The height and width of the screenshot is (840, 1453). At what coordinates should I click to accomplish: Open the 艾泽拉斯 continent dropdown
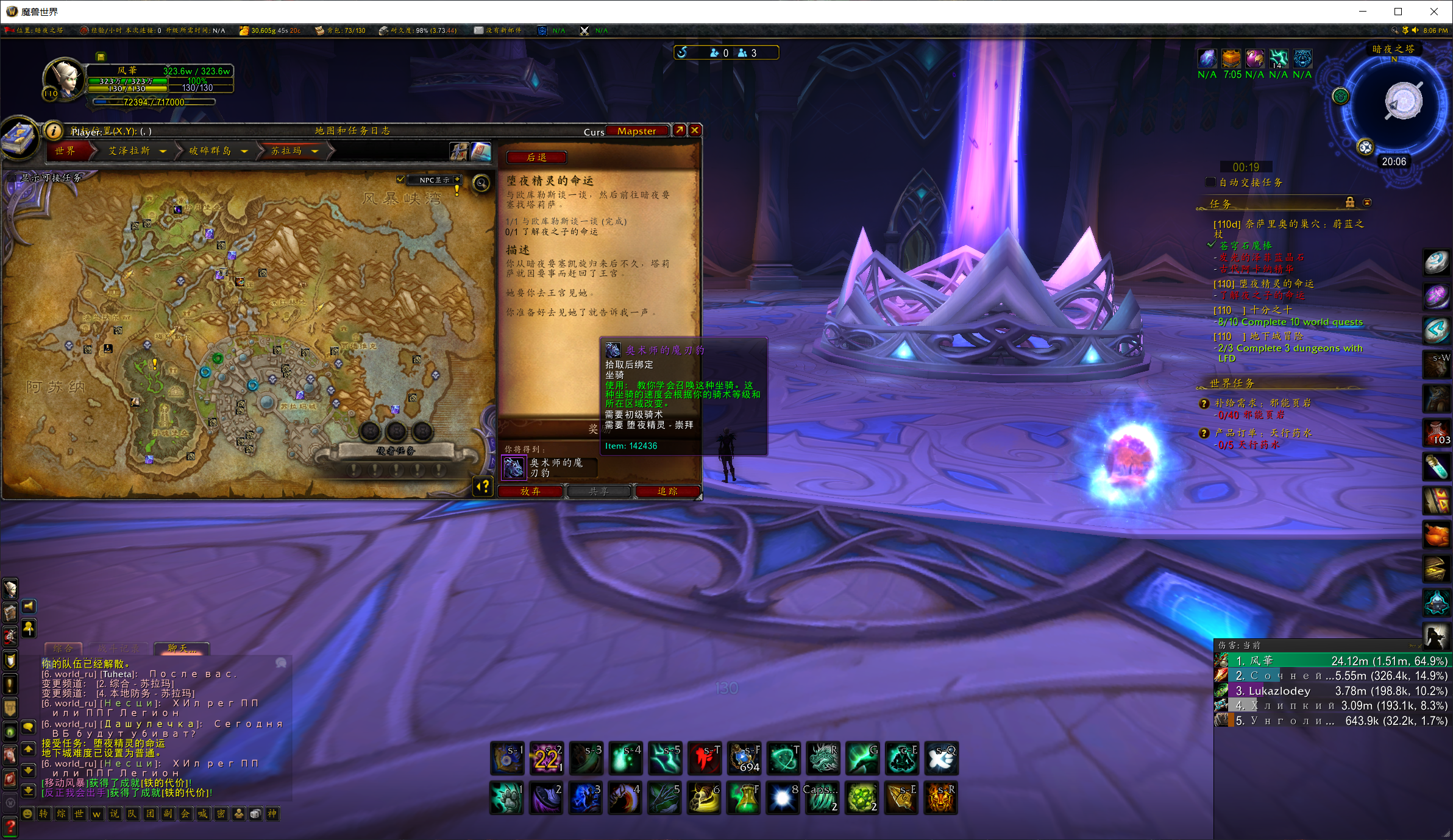click(x=163, y=151)
